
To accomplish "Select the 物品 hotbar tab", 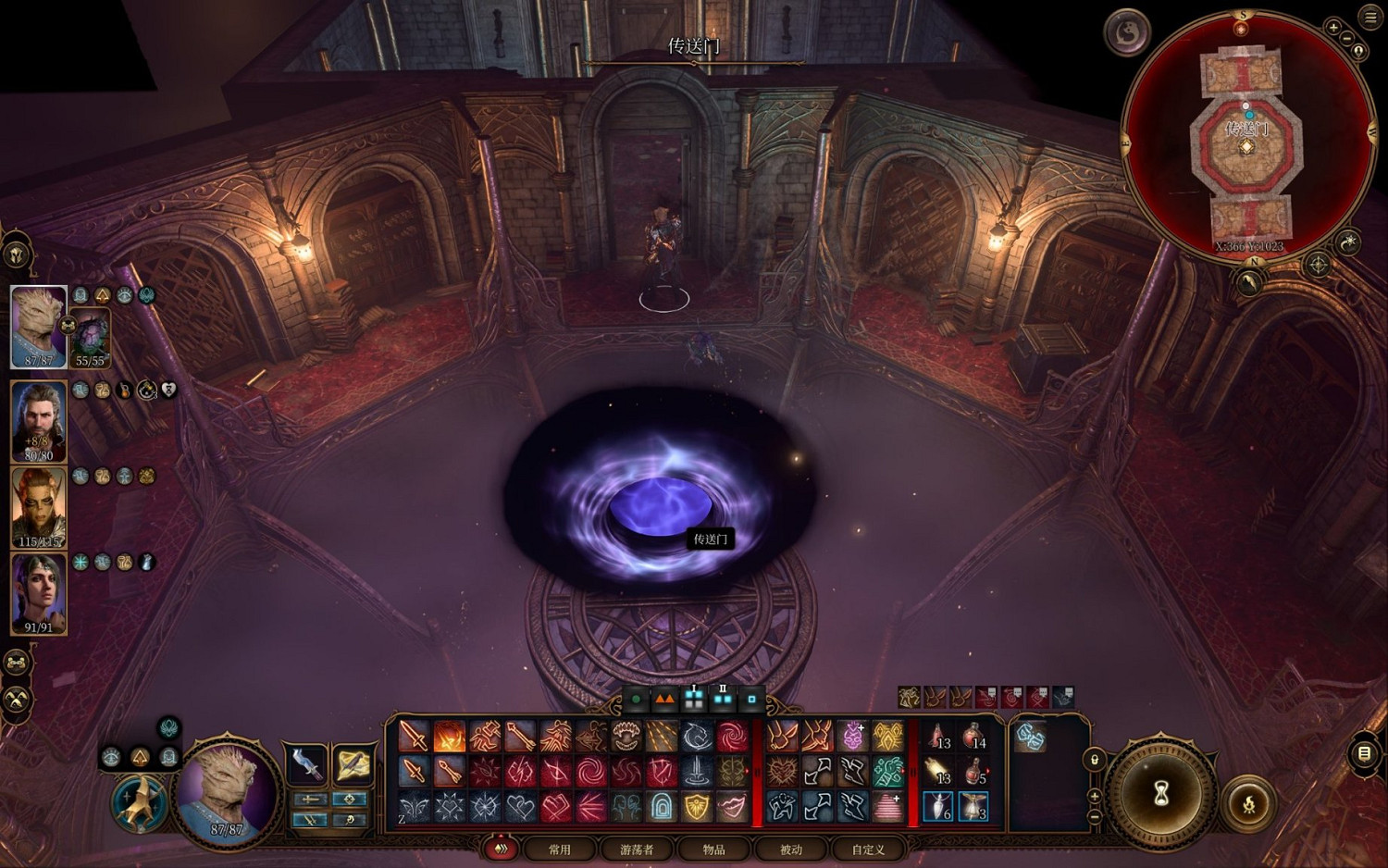I will pos(713,849).
